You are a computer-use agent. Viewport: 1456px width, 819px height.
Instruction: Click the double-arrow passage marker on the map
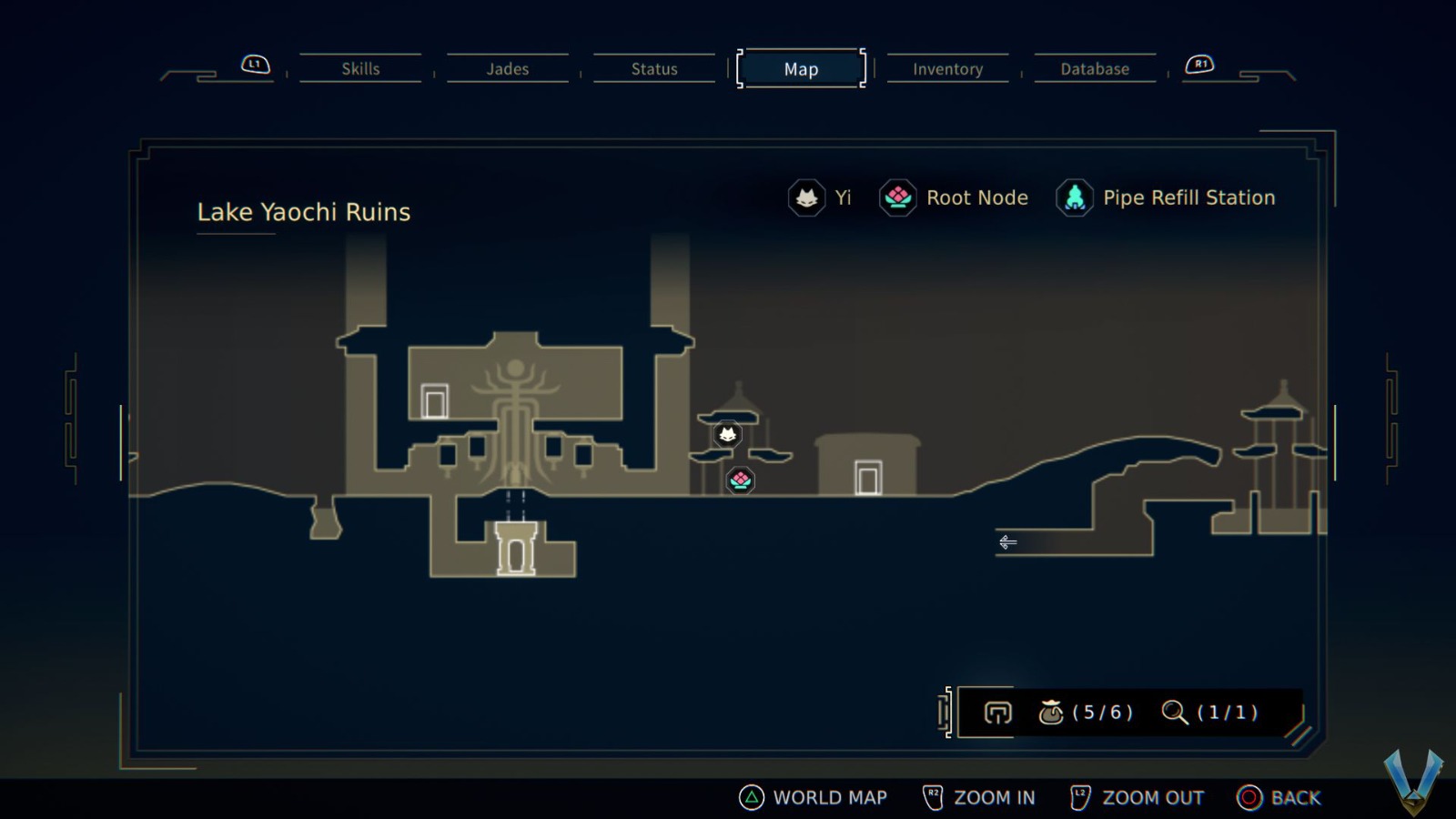tap(1007, 542)
